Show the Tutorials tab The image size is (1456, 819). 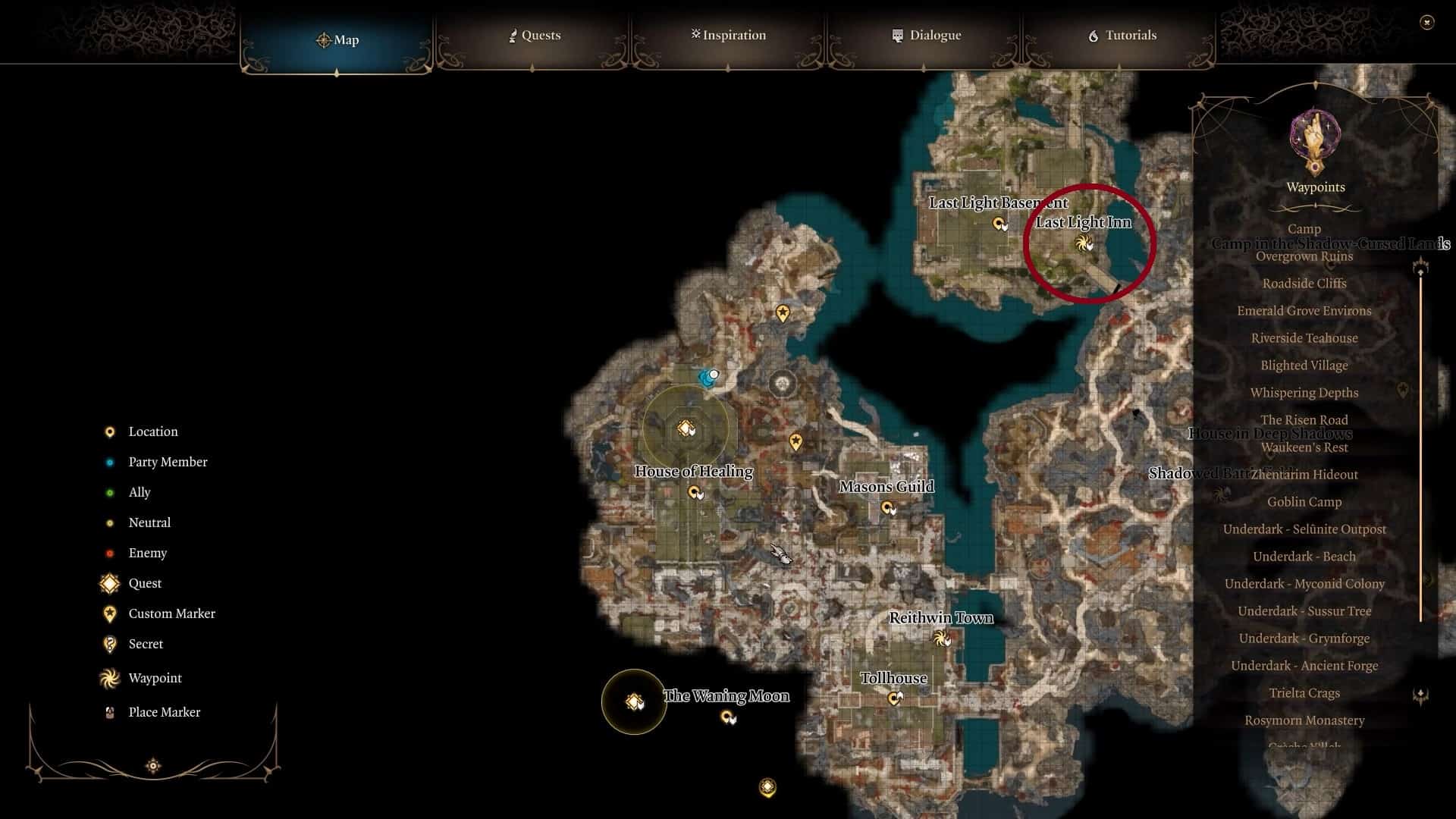(x=1122, y=36)
